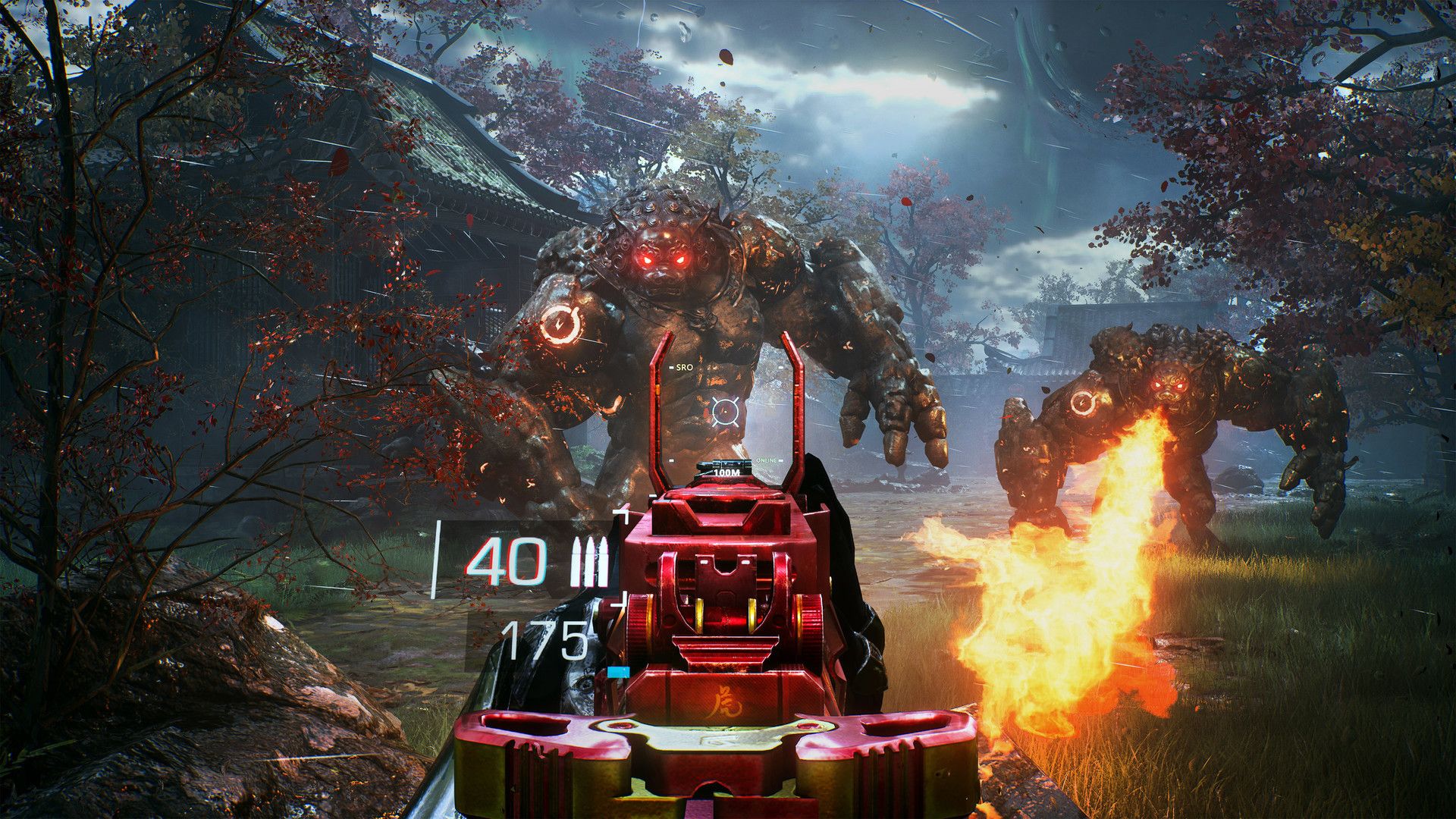Click the blue progress bar under the ammo panel
The image size is (1456, 819).
point(620,673)
